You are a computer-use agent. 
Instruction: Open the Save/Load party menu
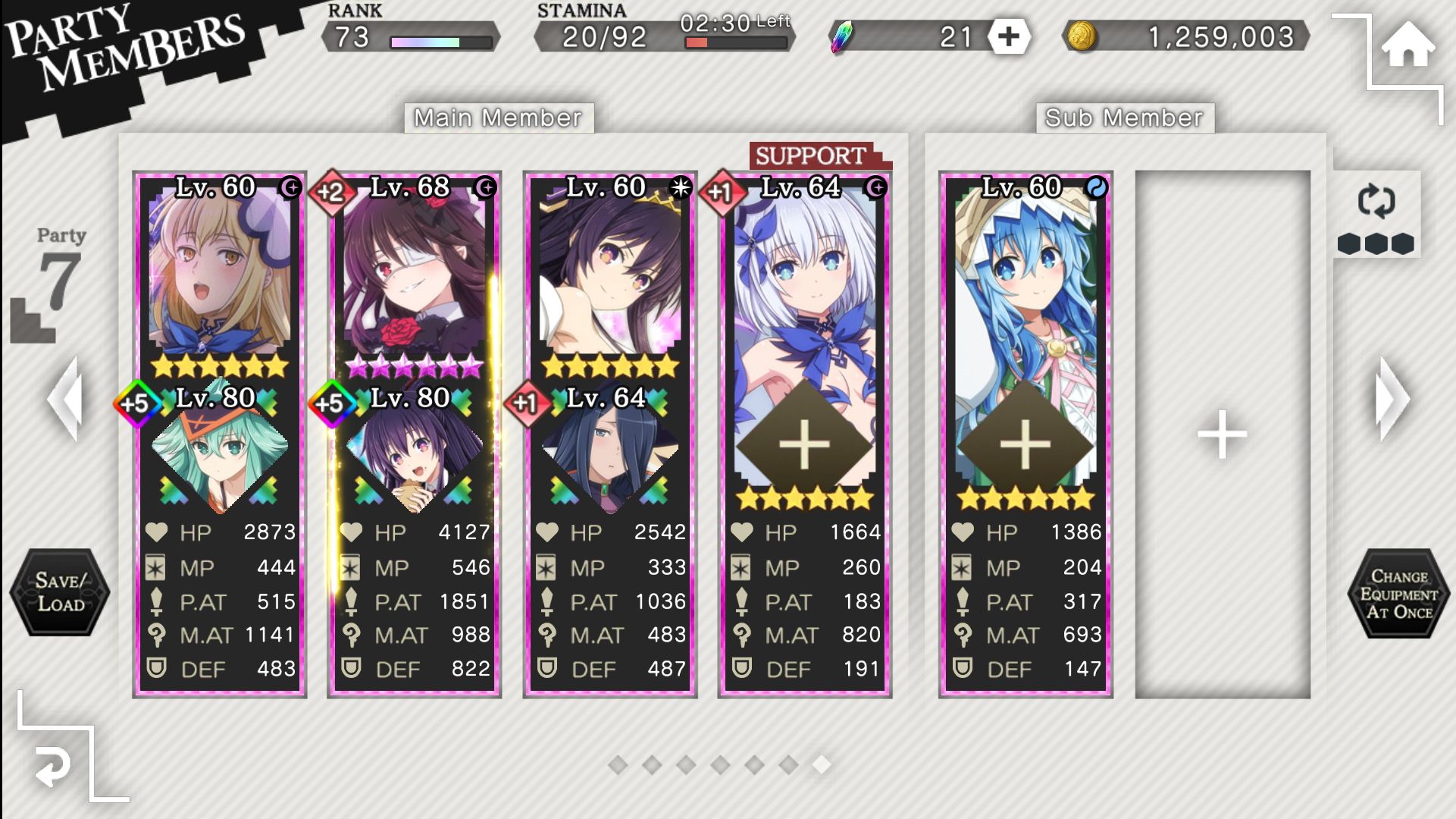click(60, 592)
